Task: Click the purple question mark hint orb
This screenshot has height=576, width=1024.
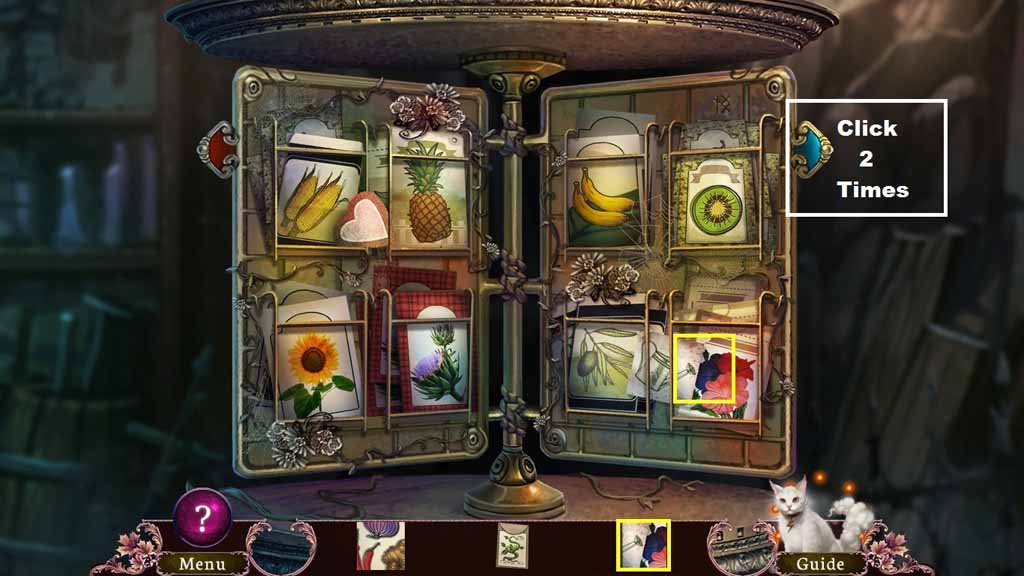Action: (203, 517)
